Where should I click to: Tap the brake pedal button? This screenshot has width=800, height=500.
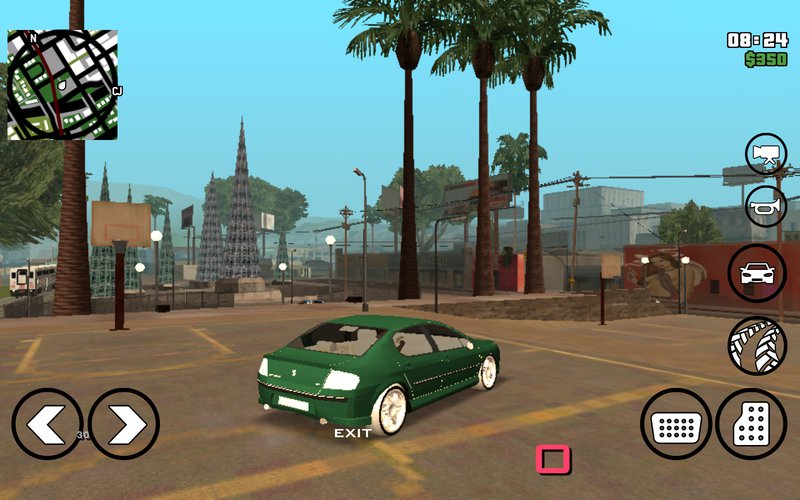coord(675,424)
